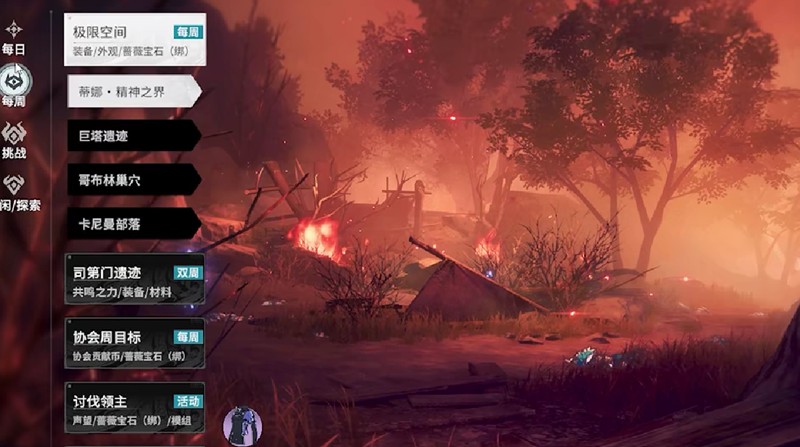This screenshot has width=800, height=447.
Task: Switch to the 每日 daily tab
Action: [13, 36]
